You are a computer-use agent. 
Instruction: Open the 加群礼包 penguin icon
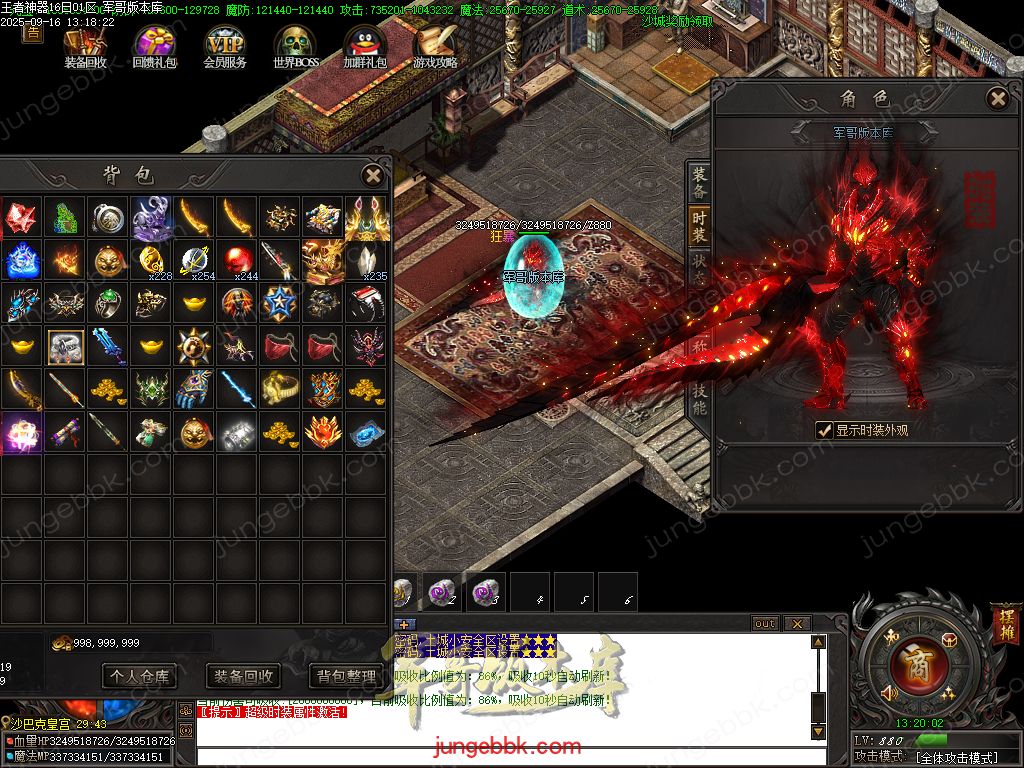pos(365,46)
